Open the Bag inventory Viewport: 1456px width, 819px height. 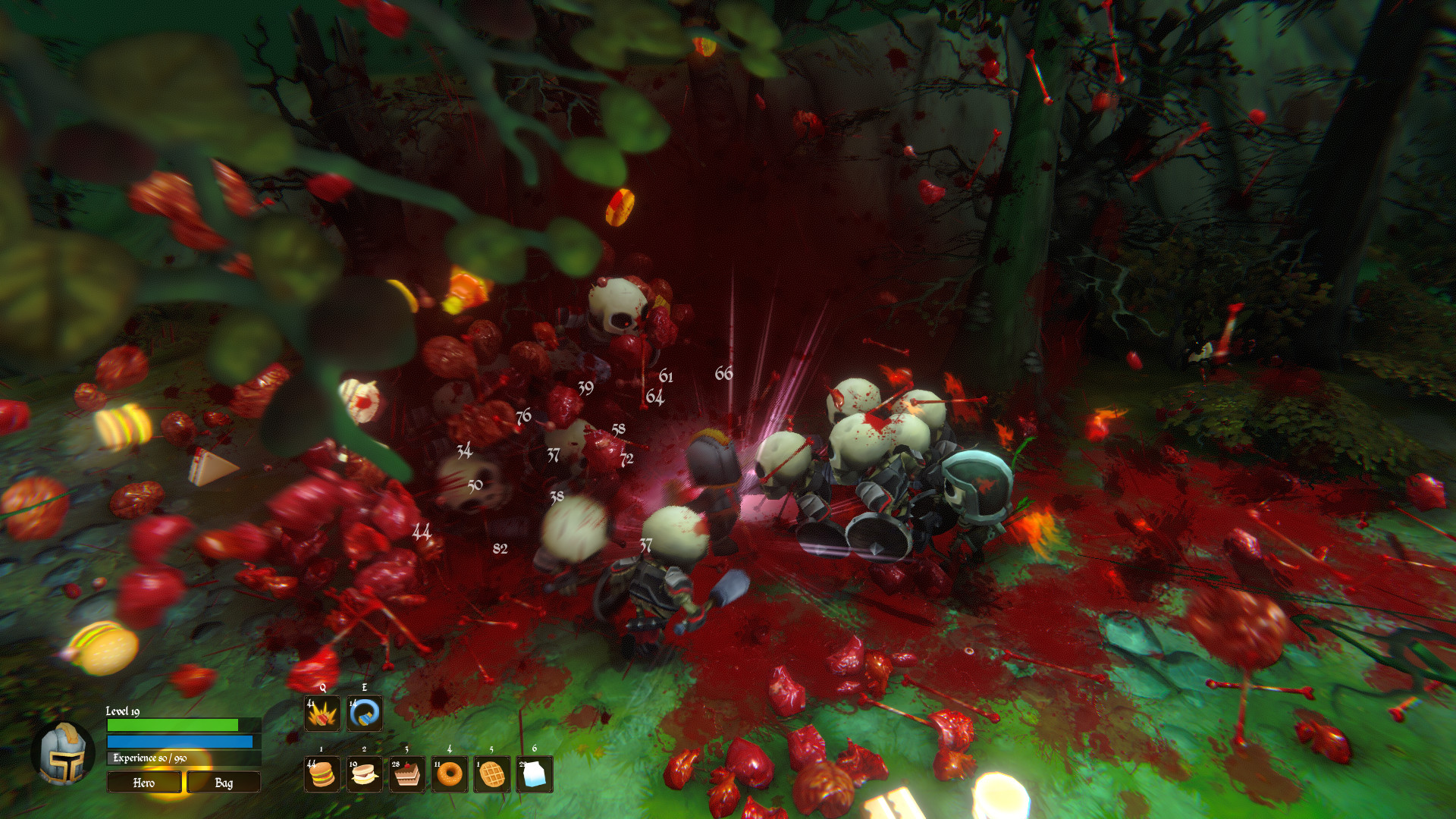point(224,783)
